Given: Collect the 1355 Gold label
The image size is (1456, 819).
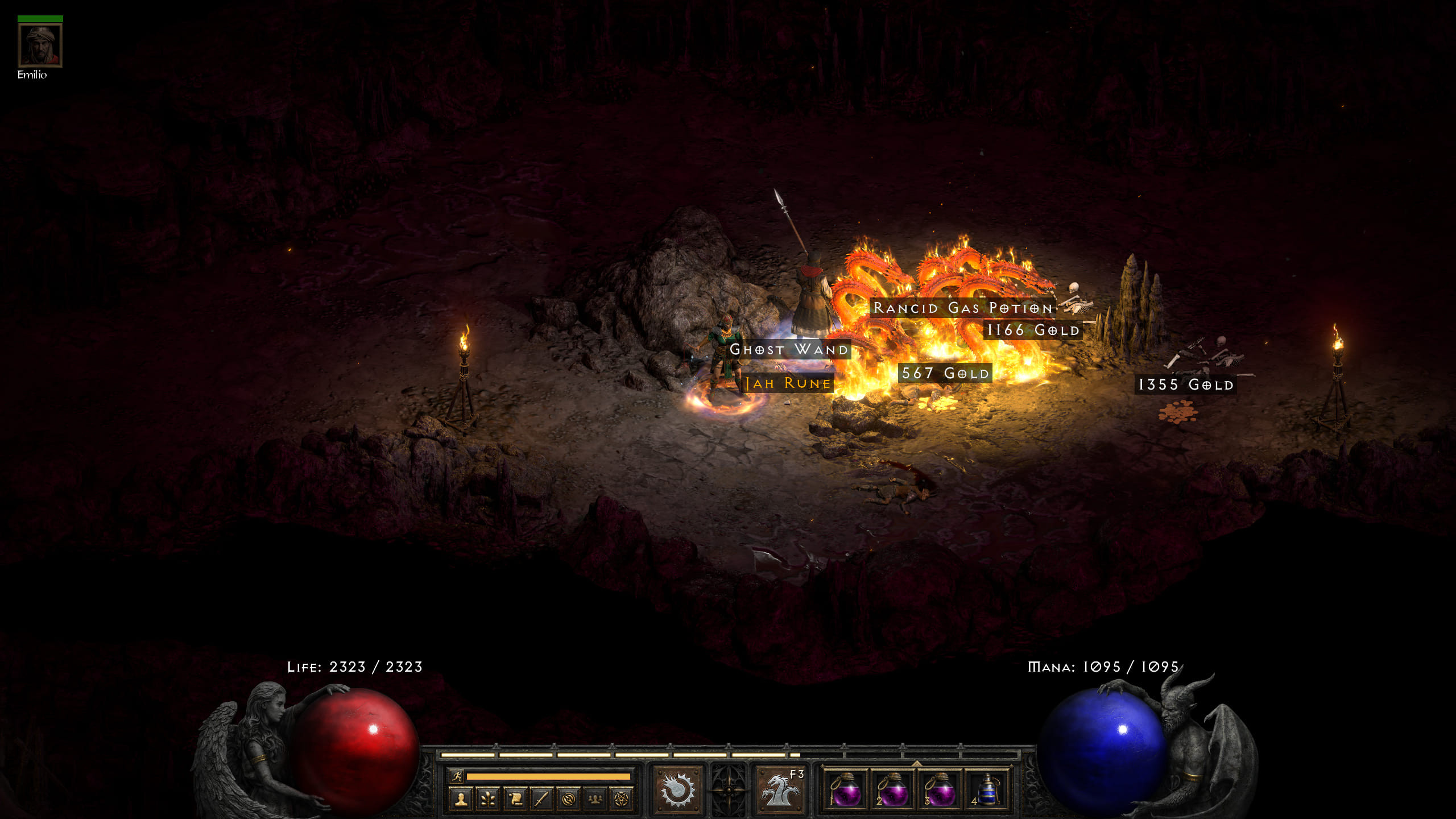Looking at the screenshot, I should (1186, 384).
